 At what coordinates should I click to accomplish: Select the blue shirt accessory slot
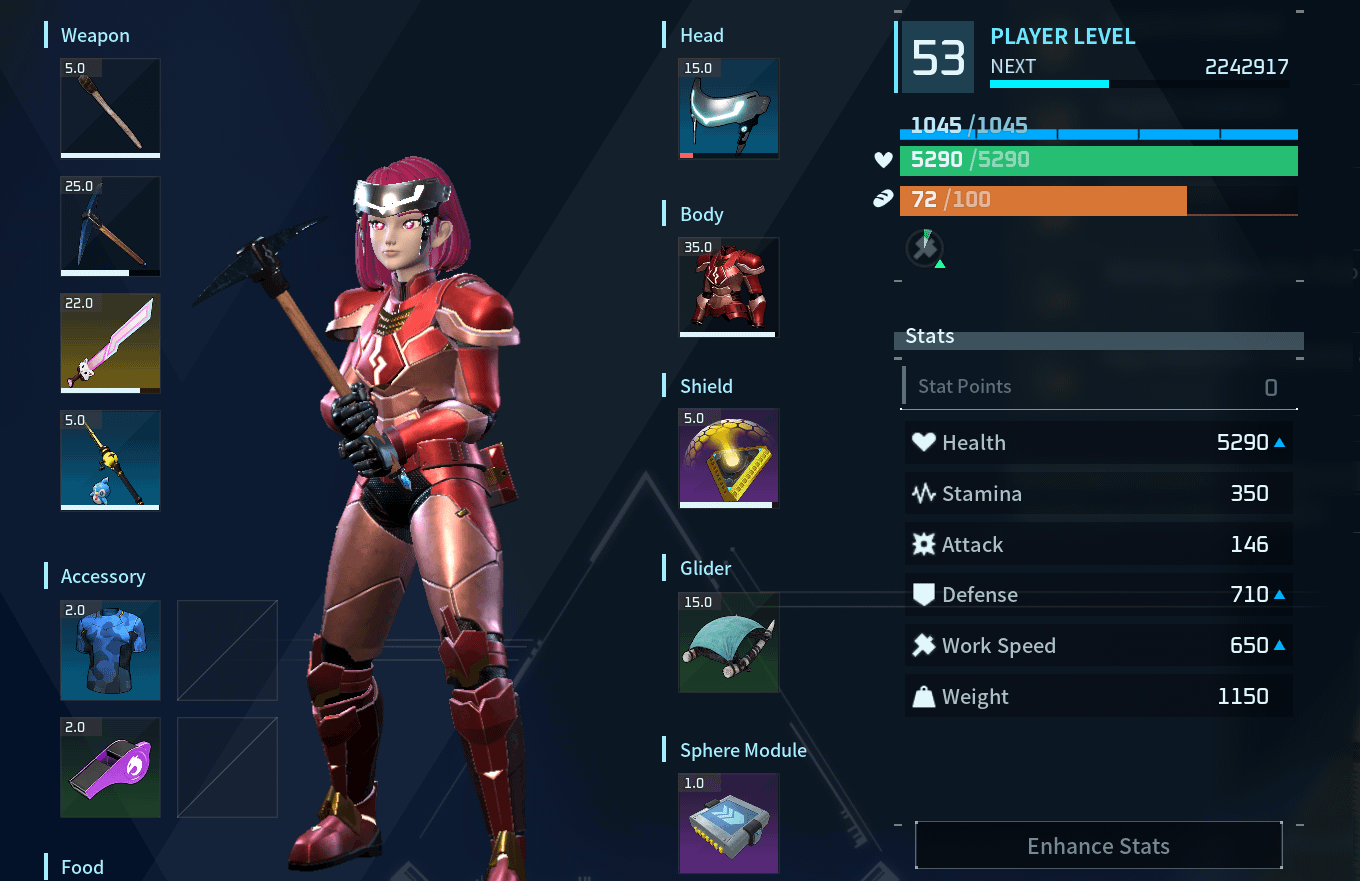(x=110, y=650)
